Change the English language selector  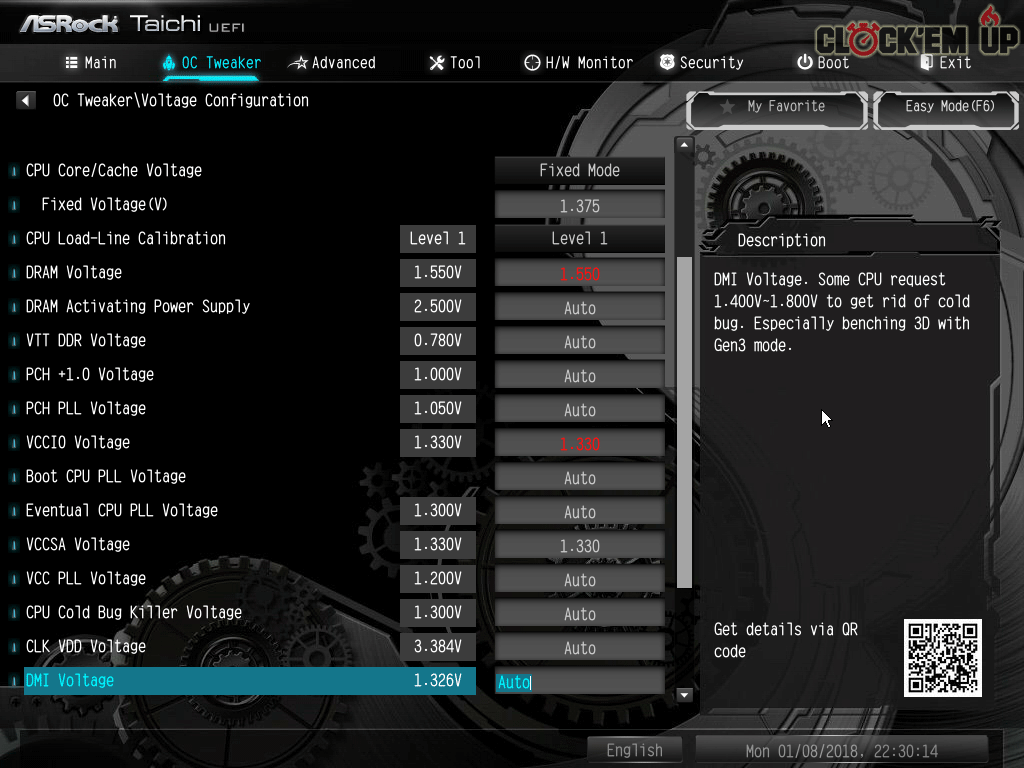click(634, 750)
